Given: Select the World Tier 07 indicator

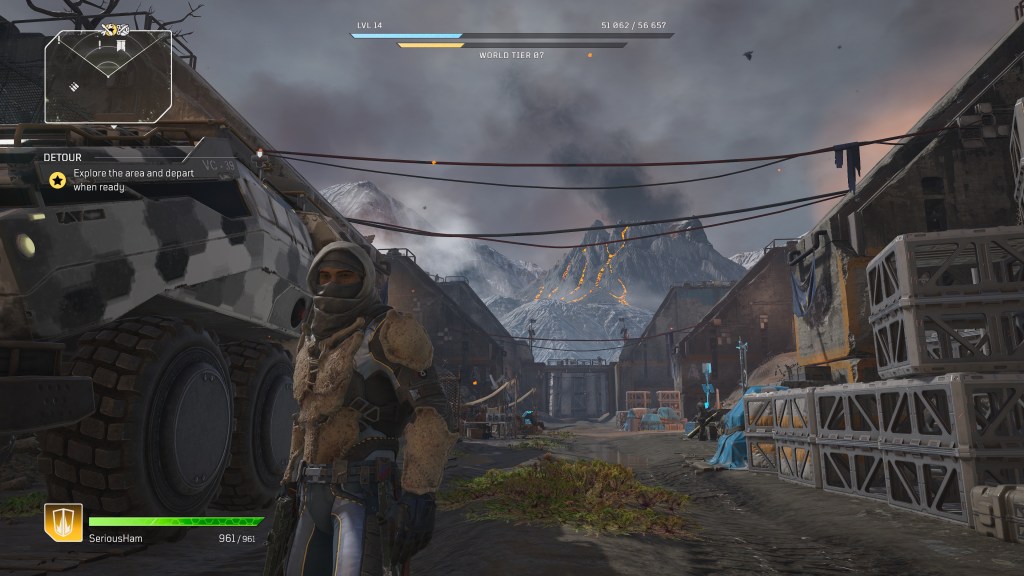Looking at the screenshot, I should pyautogui.click(x=512, y=55).
